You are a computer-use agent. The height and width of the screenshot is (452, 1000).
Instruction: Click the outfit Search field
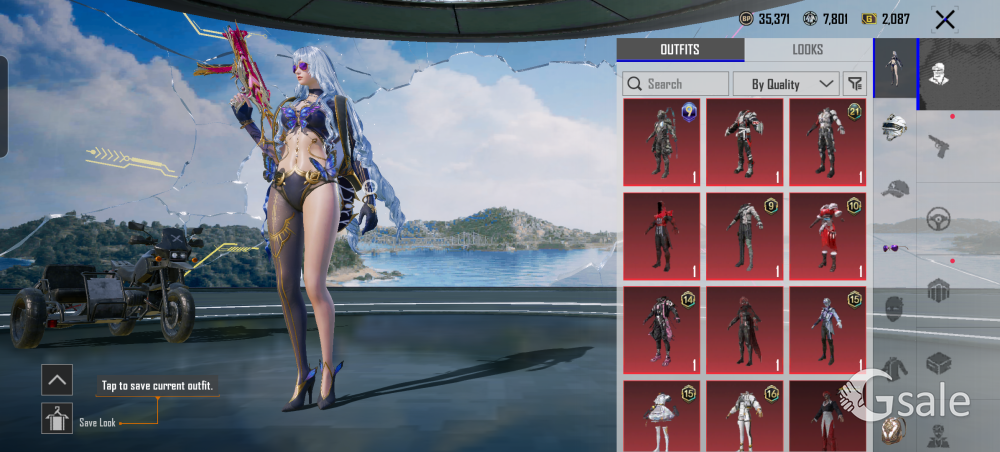coord(676,84)
